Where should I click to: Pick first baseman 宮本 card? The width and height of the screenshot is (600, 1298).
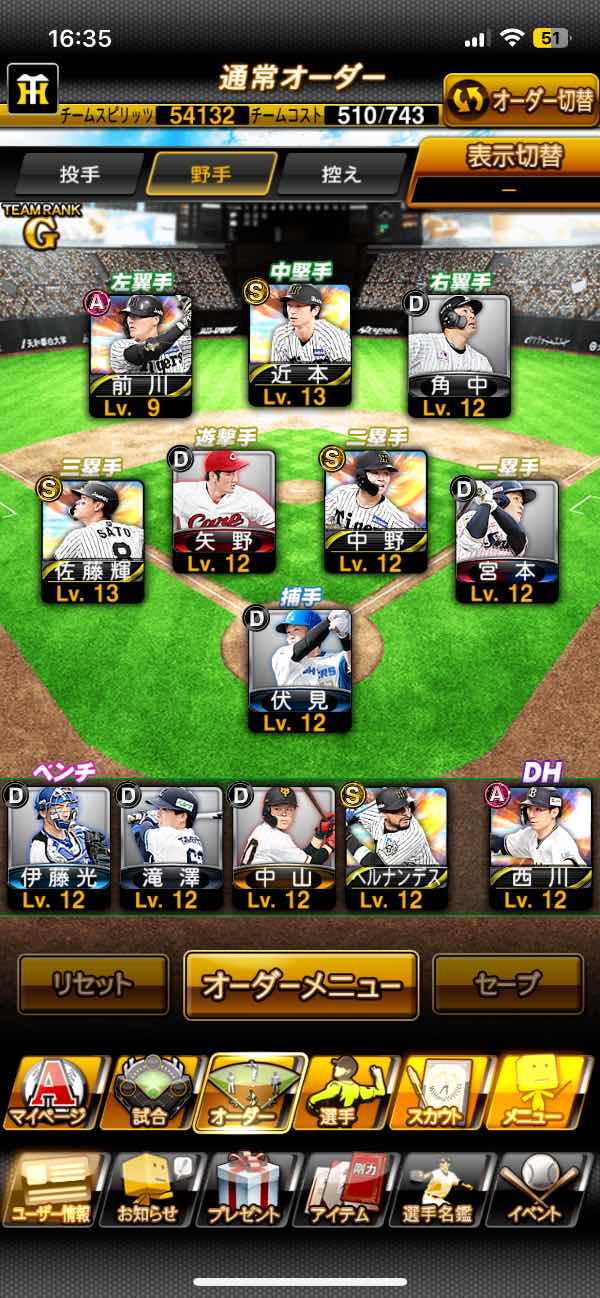(507, 541)
